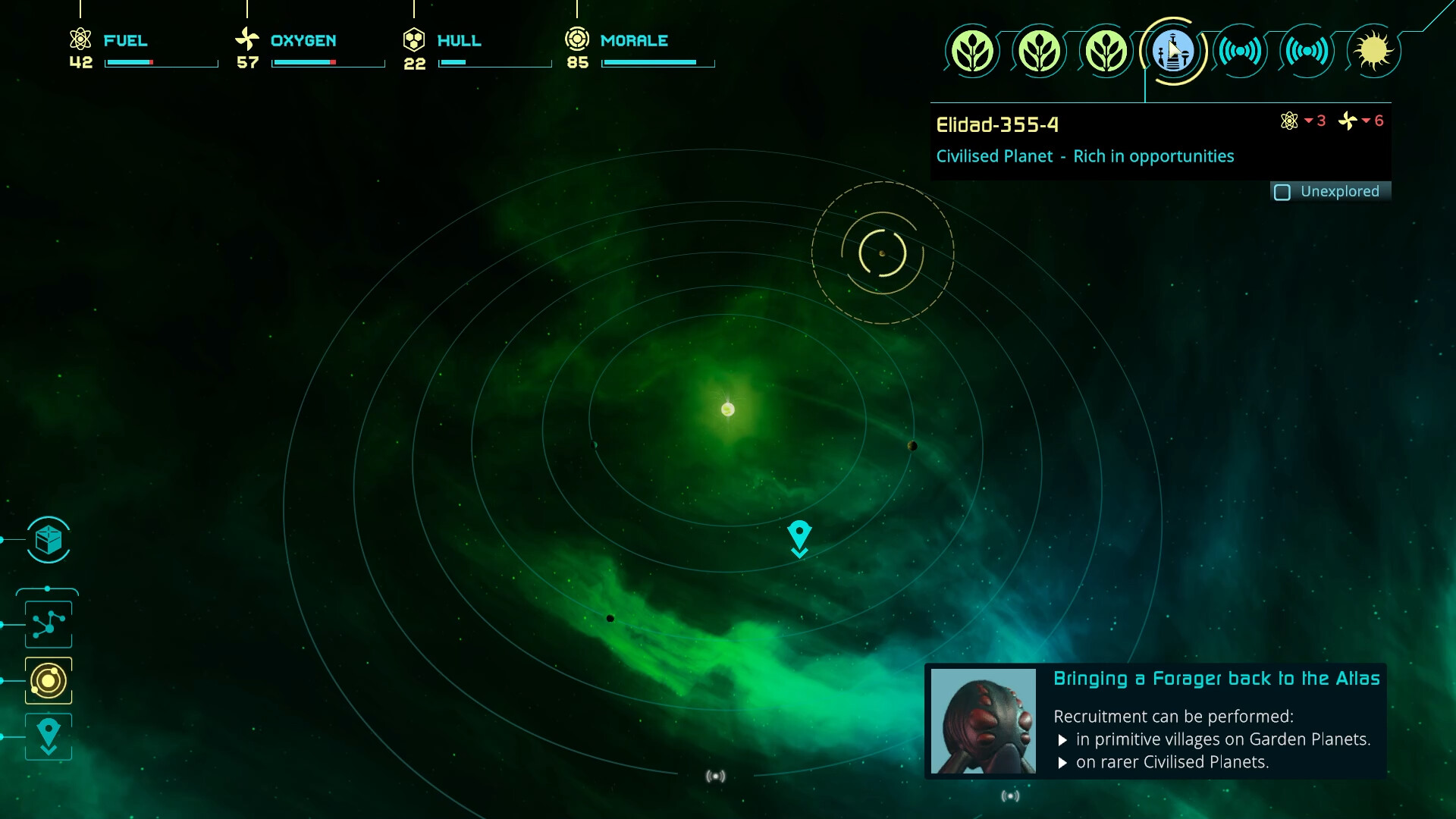Open the galaxy map network icon
The image size is (1456, 819).
click(48, 623)
